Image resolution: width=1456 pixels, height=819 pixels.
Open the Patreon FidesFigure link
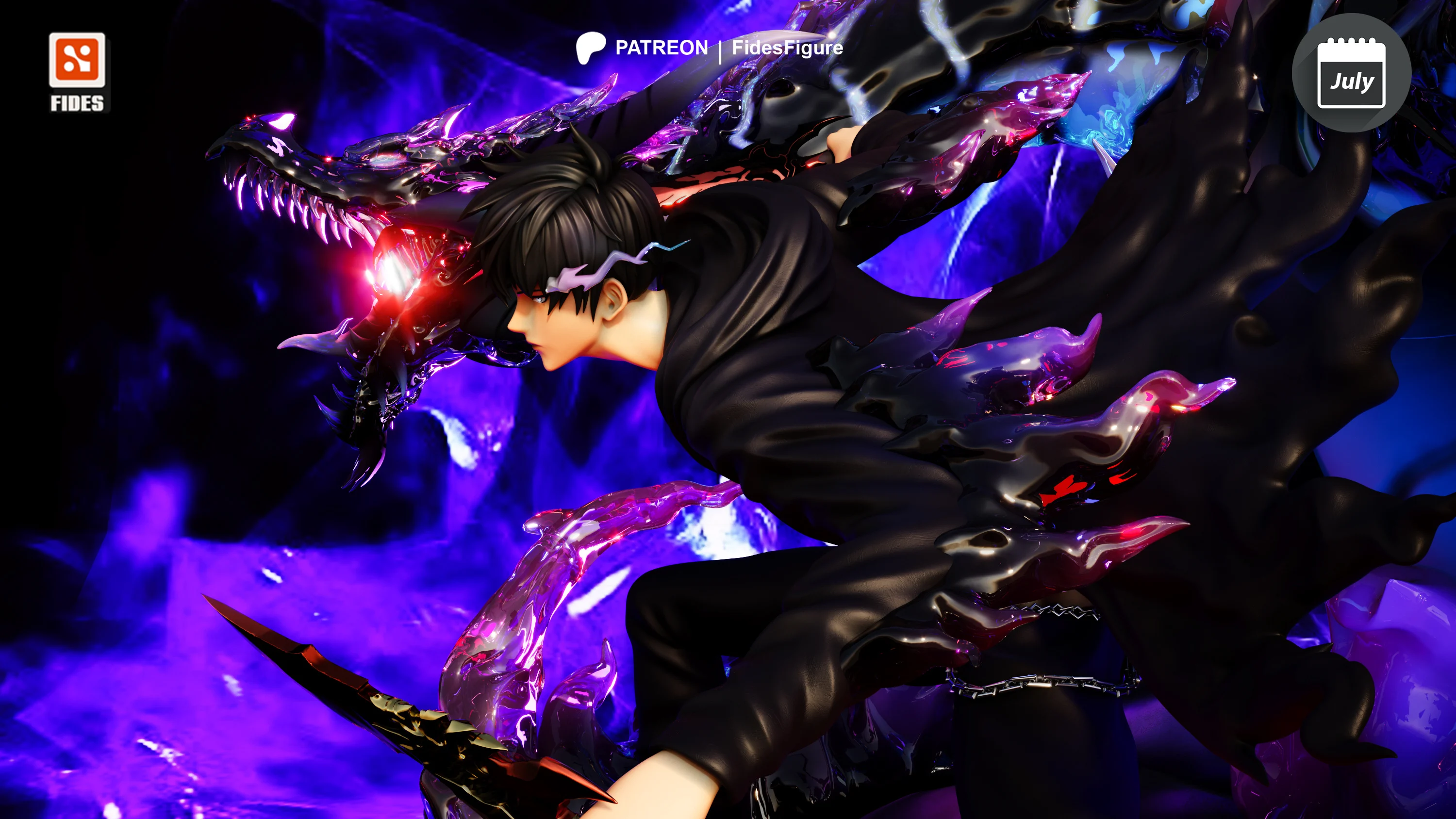point(710,48)
